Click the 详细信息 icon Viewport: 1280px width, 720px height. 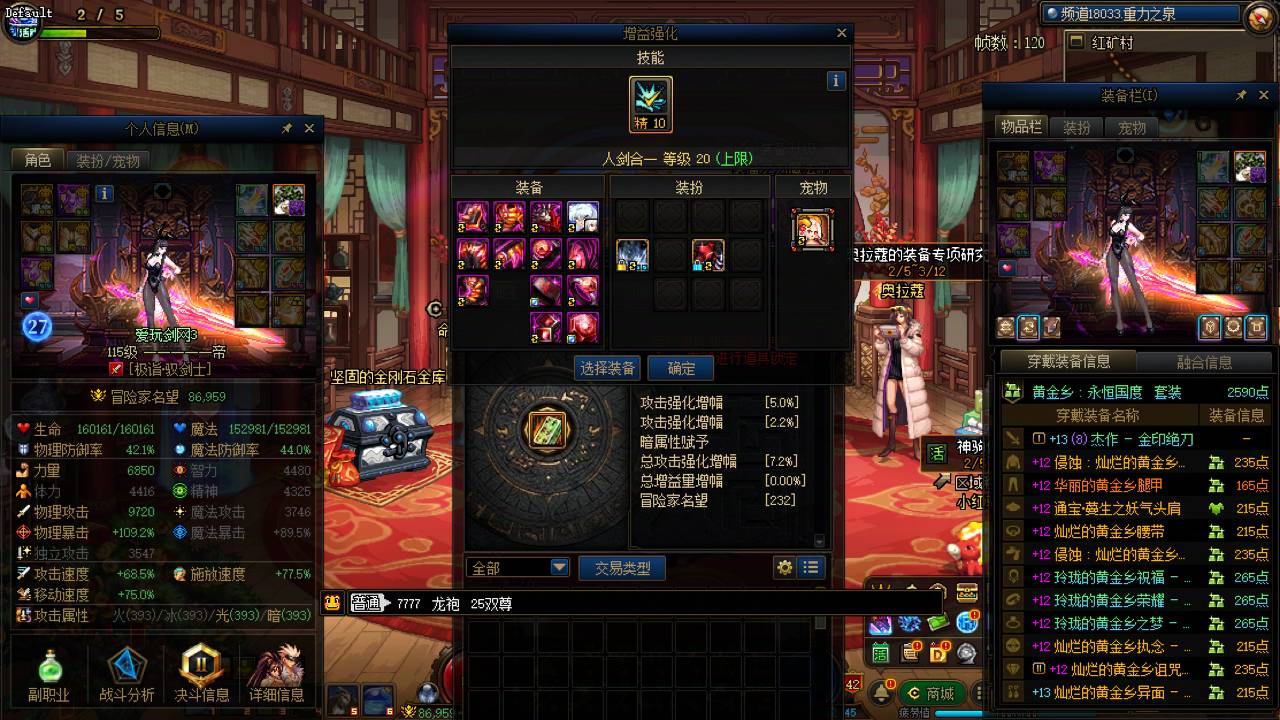click(276, 670)
